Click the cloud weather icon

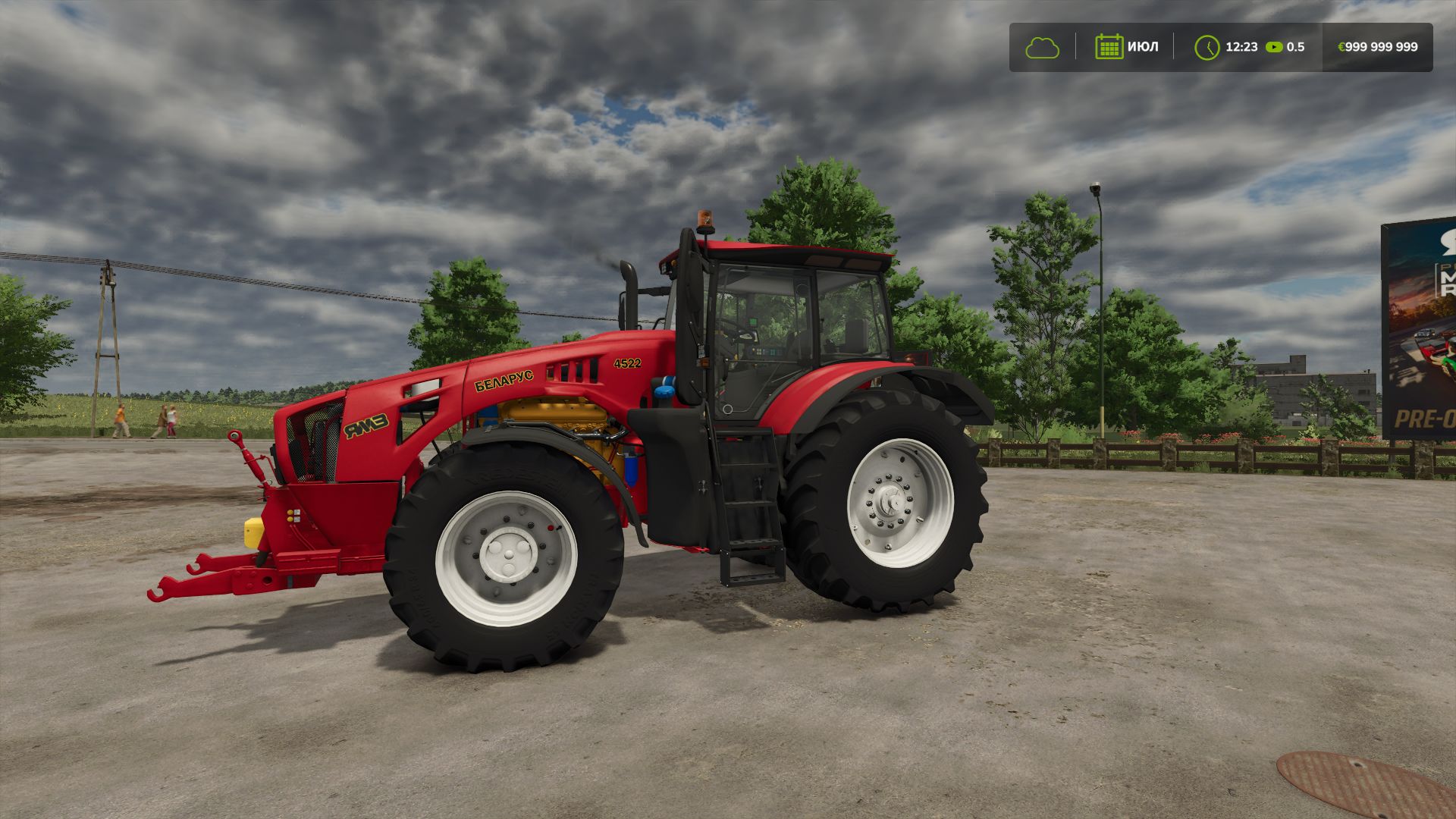(x=1042, y=48)
